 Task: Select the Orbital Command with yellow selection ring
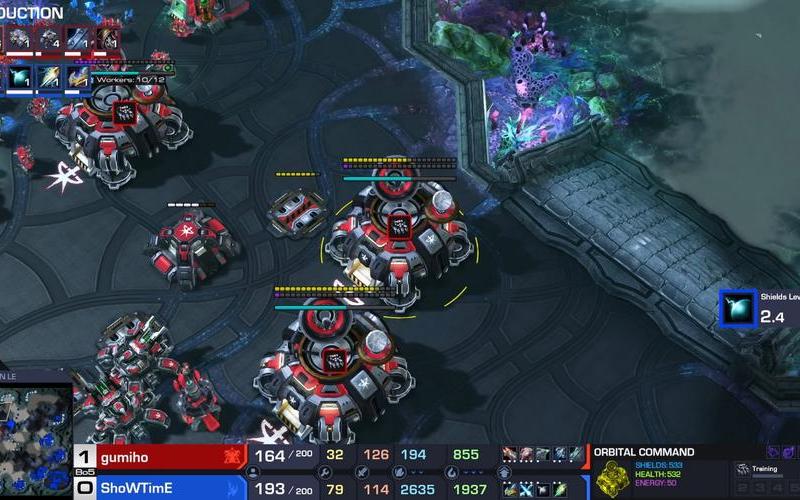(x=398, y=233)
